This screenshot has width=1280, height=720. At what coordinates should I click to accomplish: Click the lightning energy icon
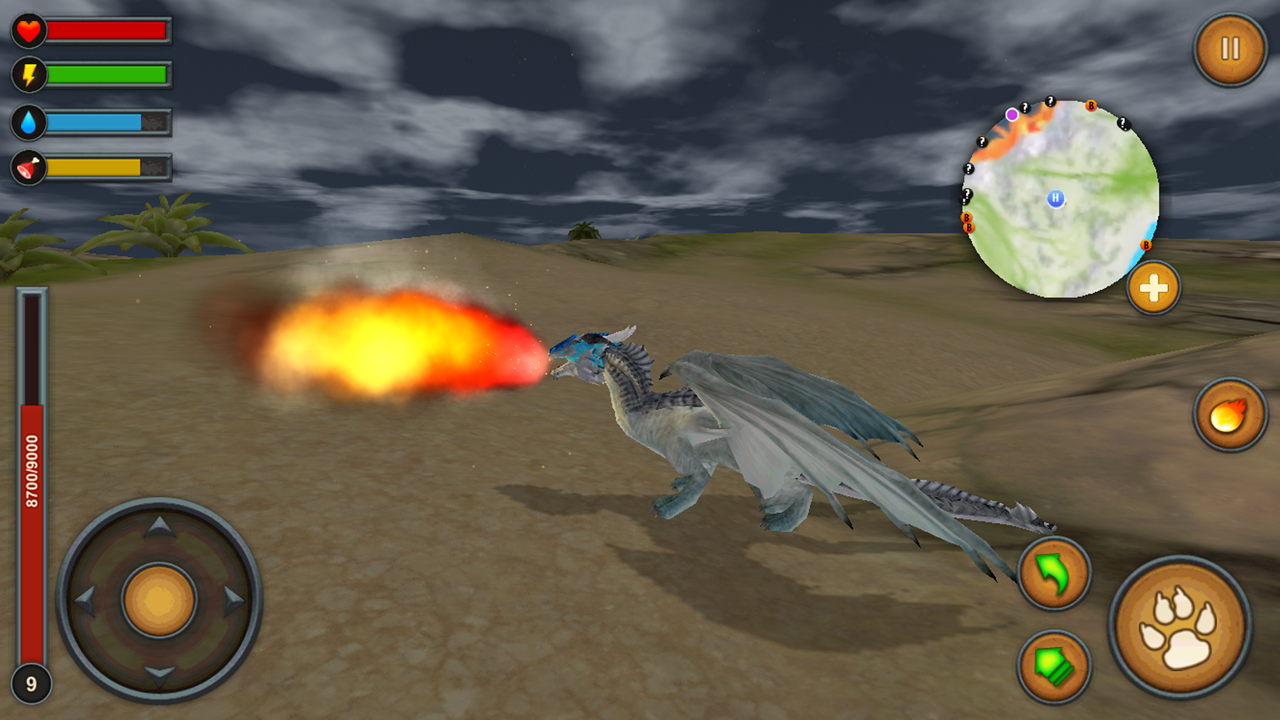28,72
